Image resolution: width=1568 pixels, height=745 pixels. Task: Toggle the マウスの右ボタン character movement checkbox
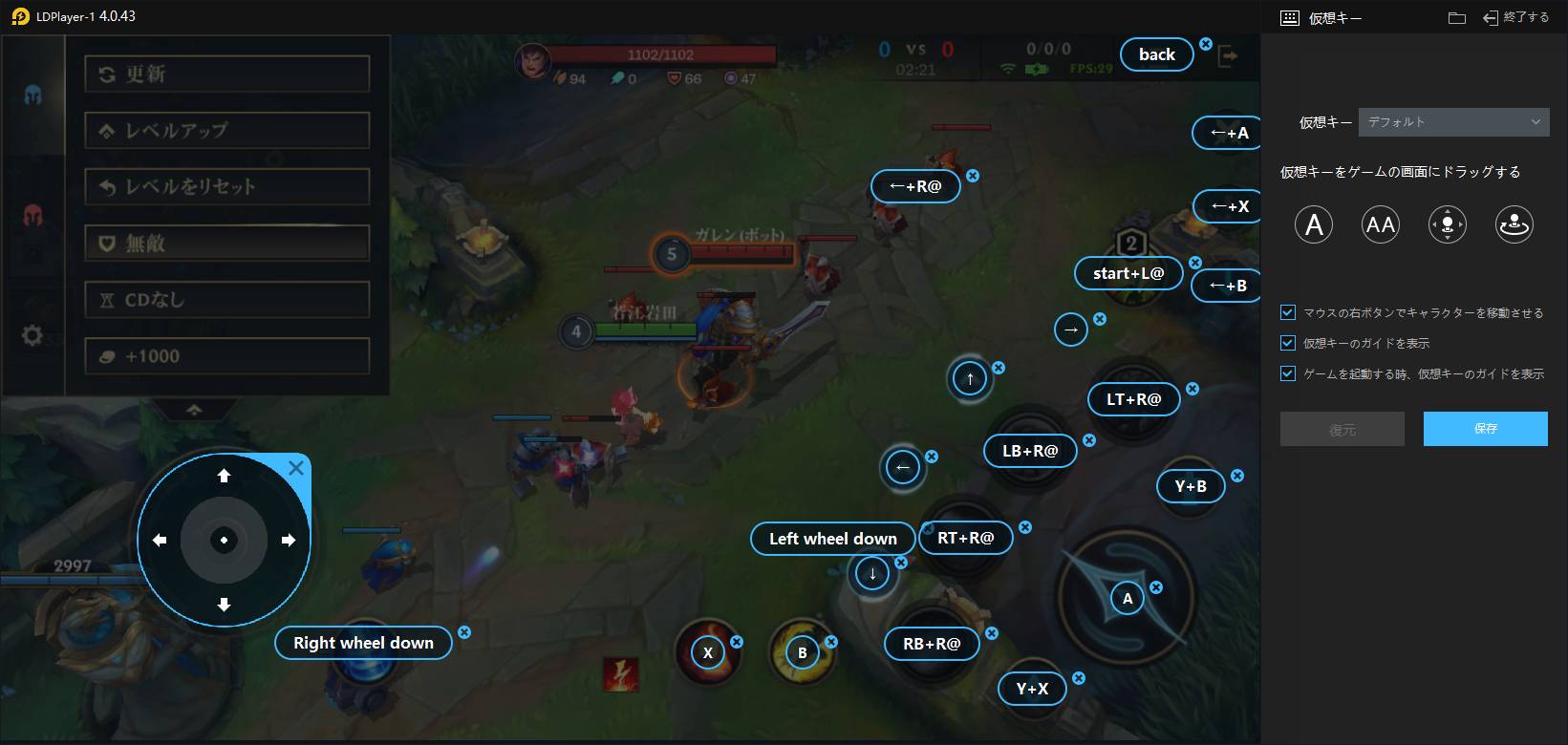point(1288,312)
